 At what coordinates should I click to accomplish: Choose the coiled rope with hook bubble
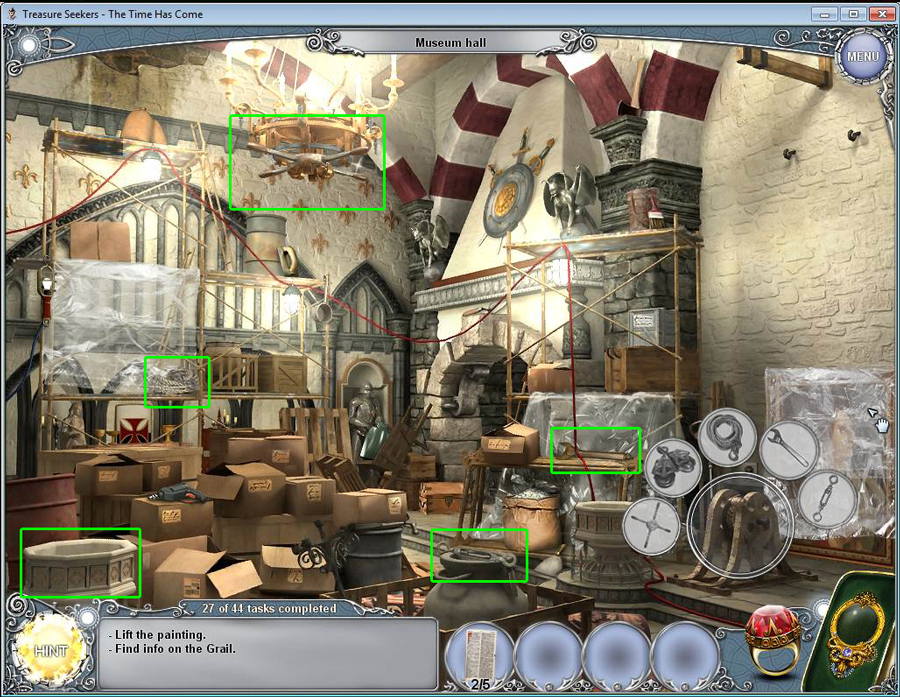(x=727, y=436)
